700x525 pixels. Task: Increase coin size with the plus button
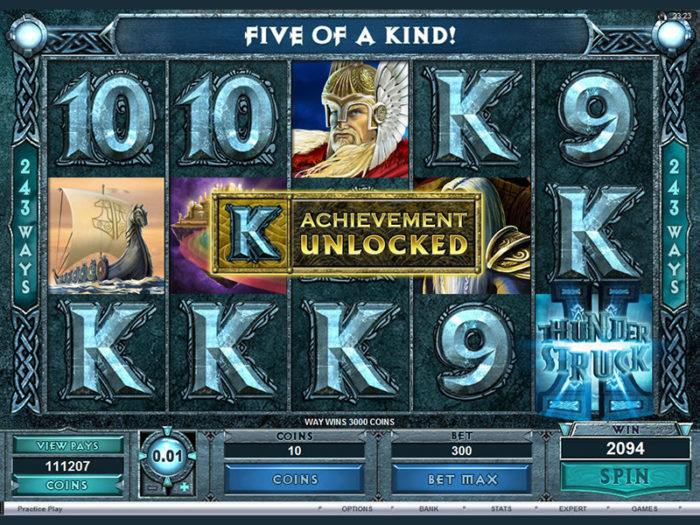tap(186, 486)
